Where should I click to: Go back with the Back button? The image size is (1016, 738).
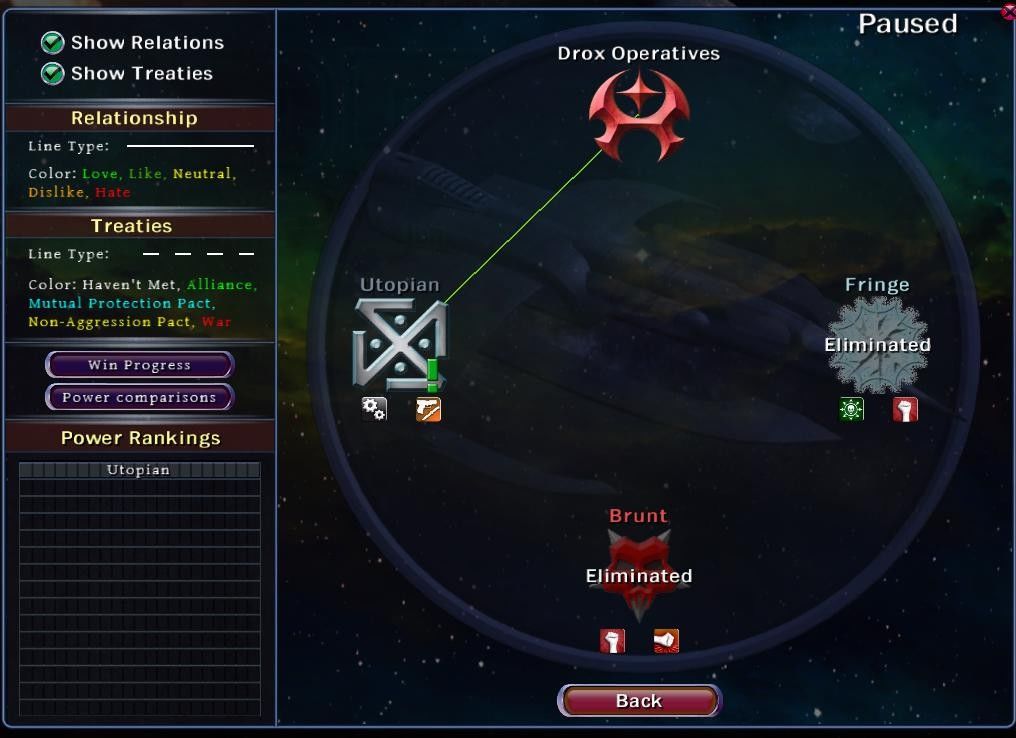coord(638,701)
